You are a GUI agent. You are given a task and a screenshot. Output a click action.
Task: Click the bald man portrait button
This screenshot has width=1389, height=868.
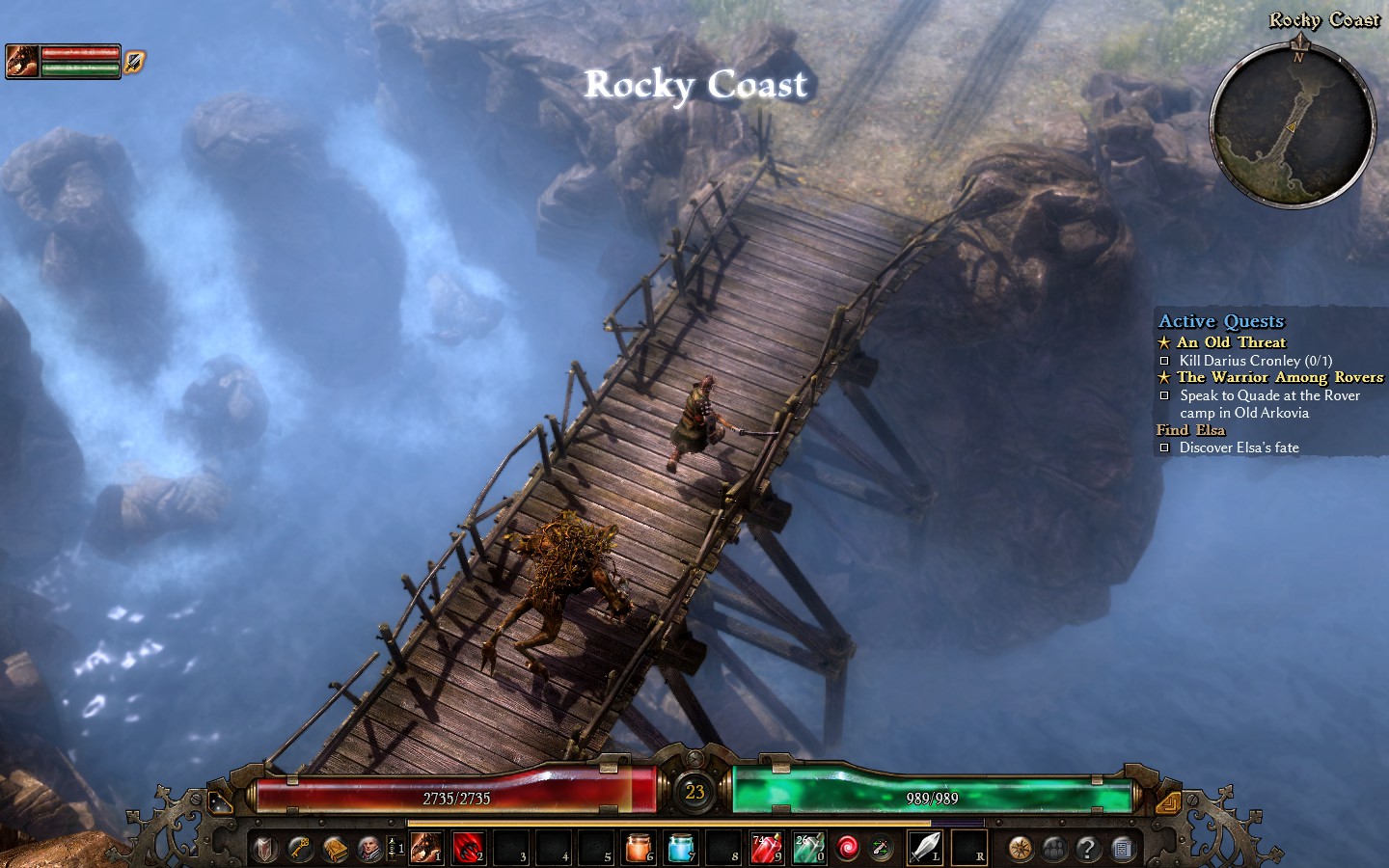pos(369,848)
